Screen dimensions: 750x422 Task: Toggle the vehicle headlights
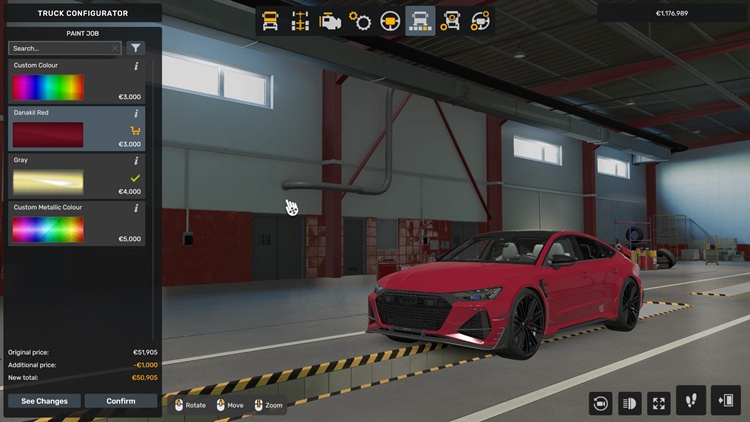pyautogui.click(x=630, y=403)
